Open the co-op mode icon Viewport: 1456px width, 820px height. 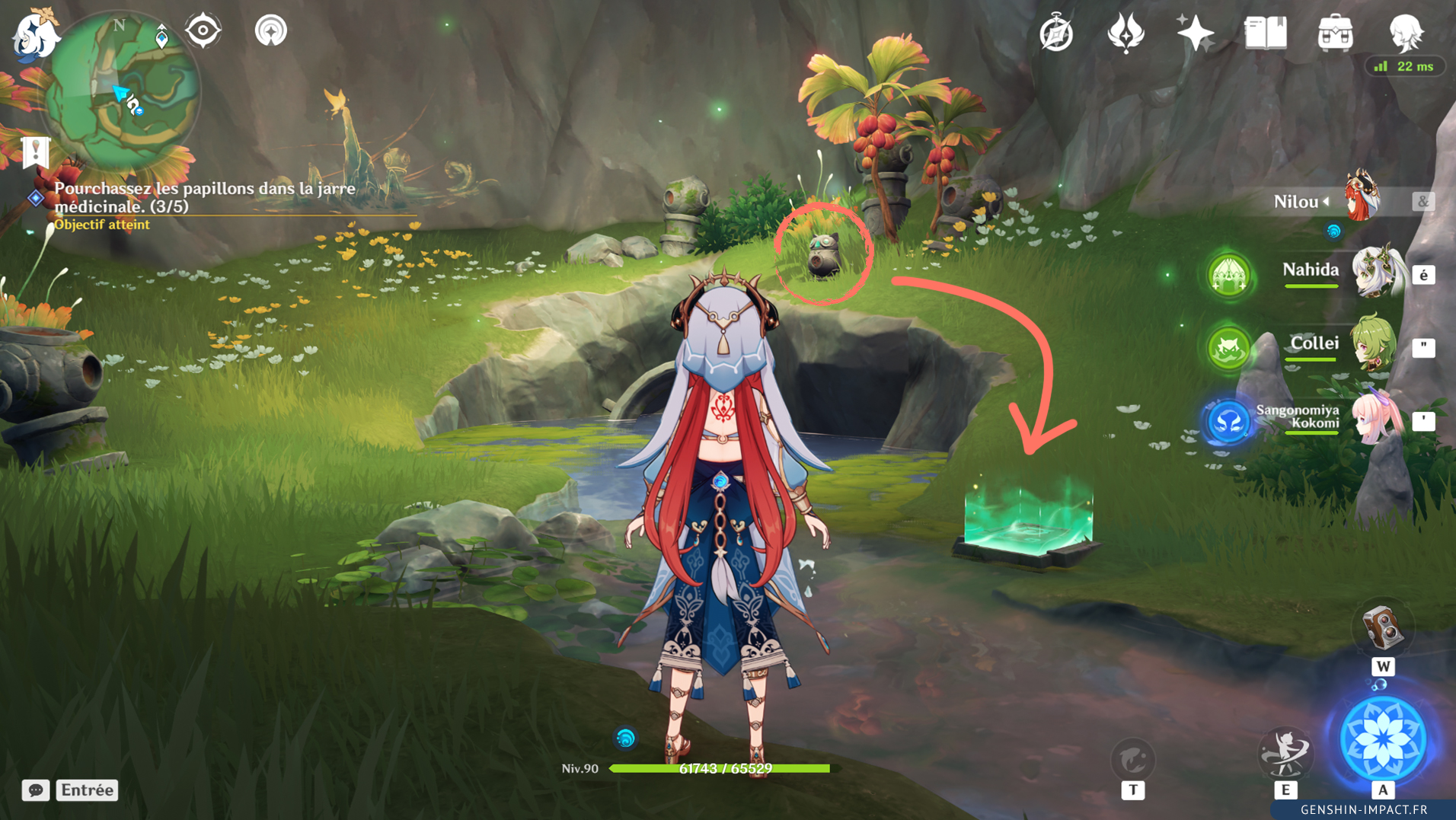point(270,31)
